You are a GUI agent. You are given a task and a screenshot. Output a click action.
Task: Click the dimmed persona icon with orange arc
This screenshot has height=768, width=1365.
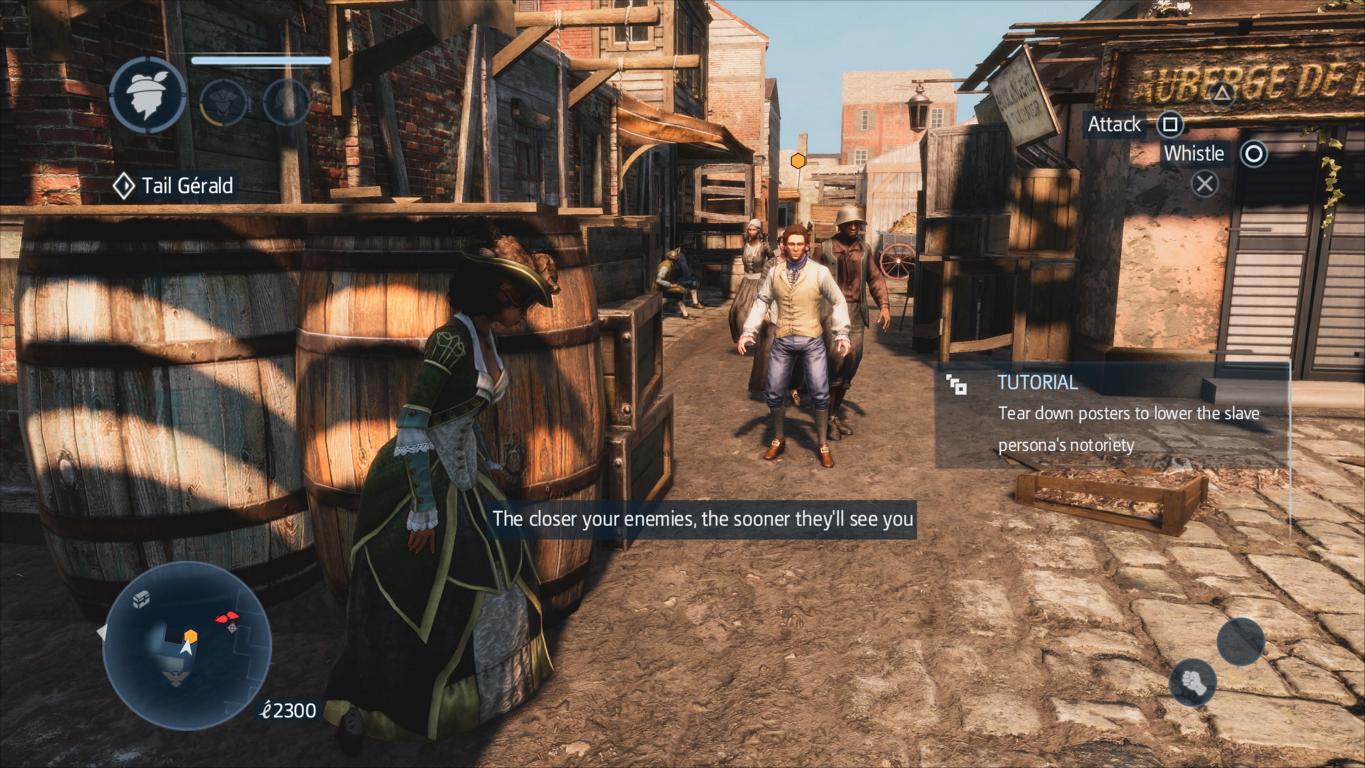pos(223,102)
